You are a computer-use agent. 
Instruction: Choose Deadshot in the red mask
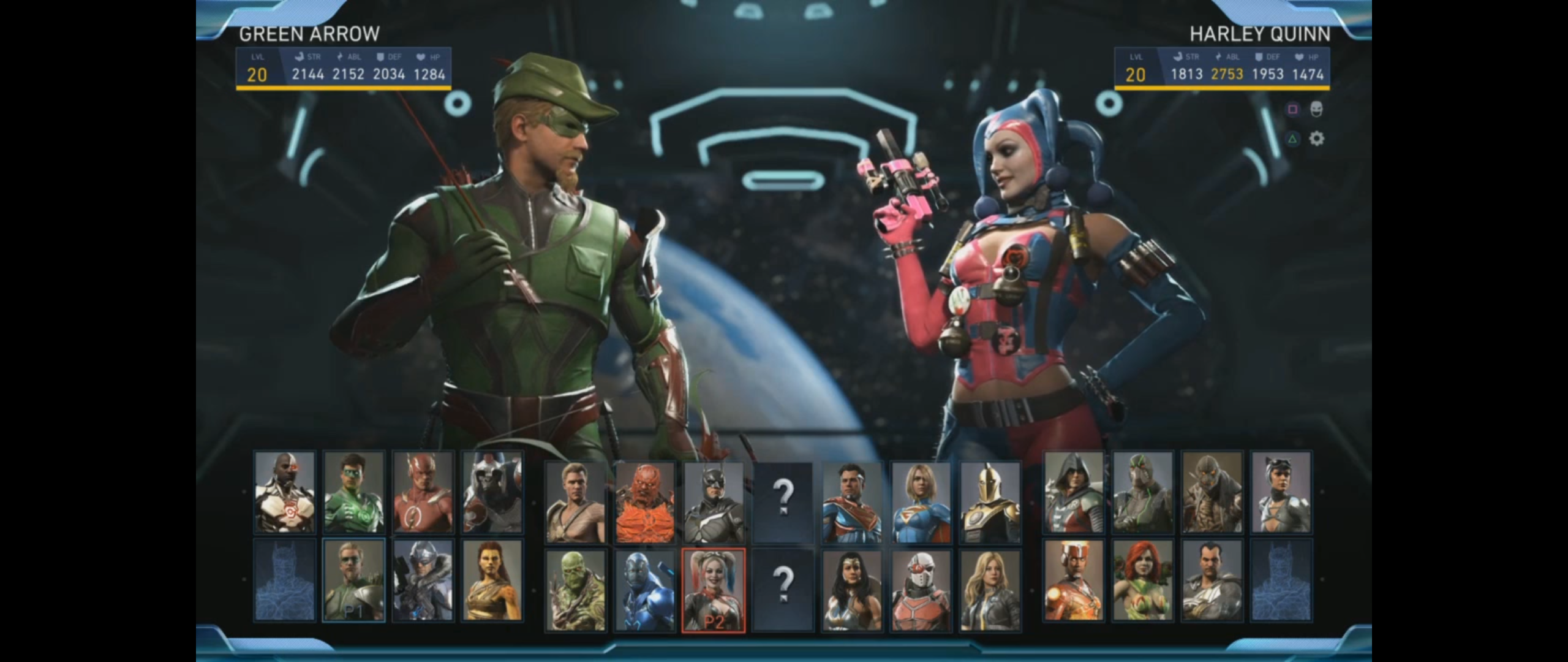click(x=921, y=590)
